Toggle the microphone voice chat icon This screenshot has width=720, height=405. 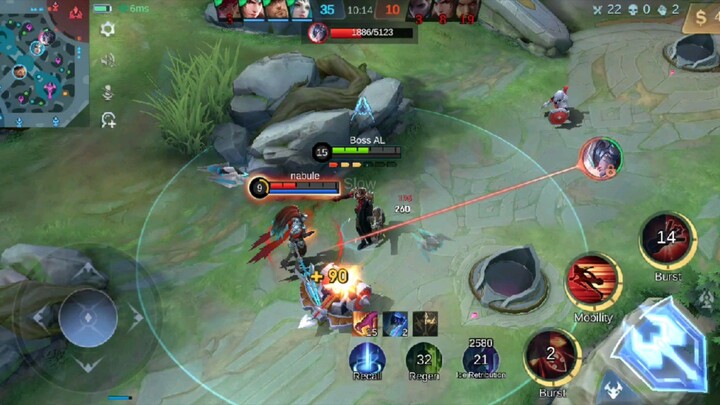pyautogui.click(x=108, y=92)
